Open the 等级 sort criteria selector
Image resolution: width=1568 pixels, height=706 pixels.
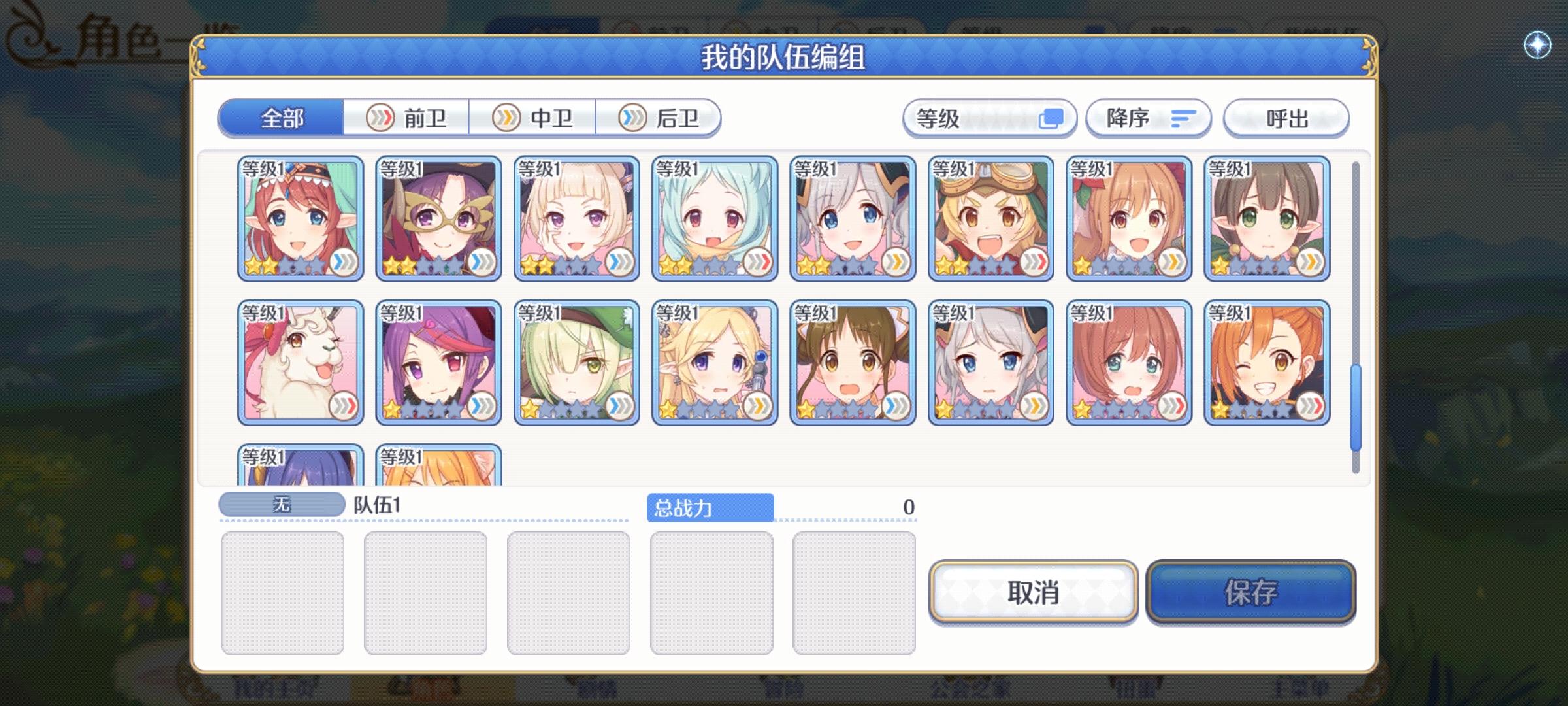point(988,118)
